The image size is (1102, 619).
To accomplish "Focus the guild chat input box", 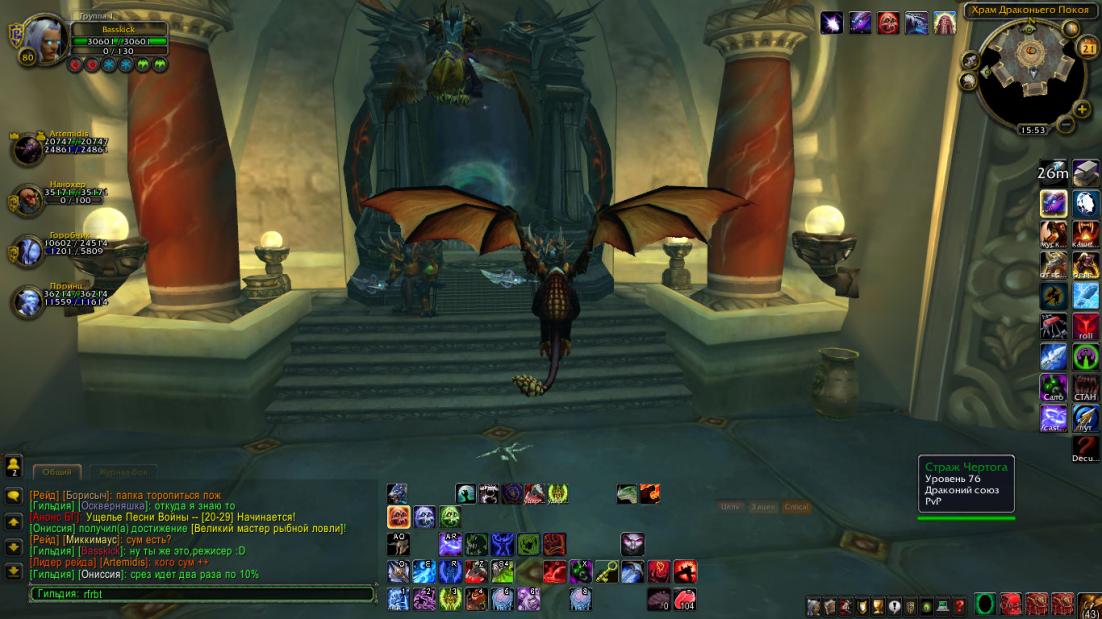I will tap(200, 594).
